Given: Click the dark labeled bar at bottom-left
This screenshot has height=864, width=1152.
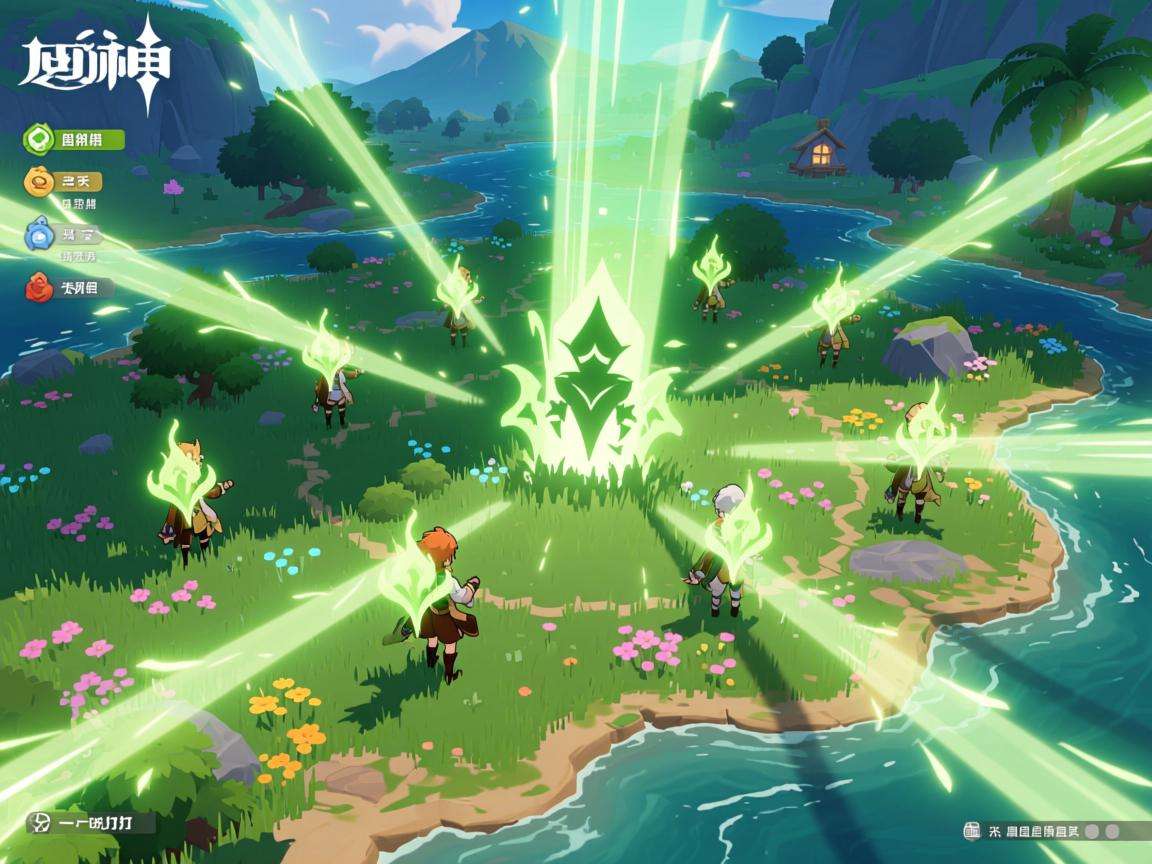Looking at the screenshot, I should [92, 823].
